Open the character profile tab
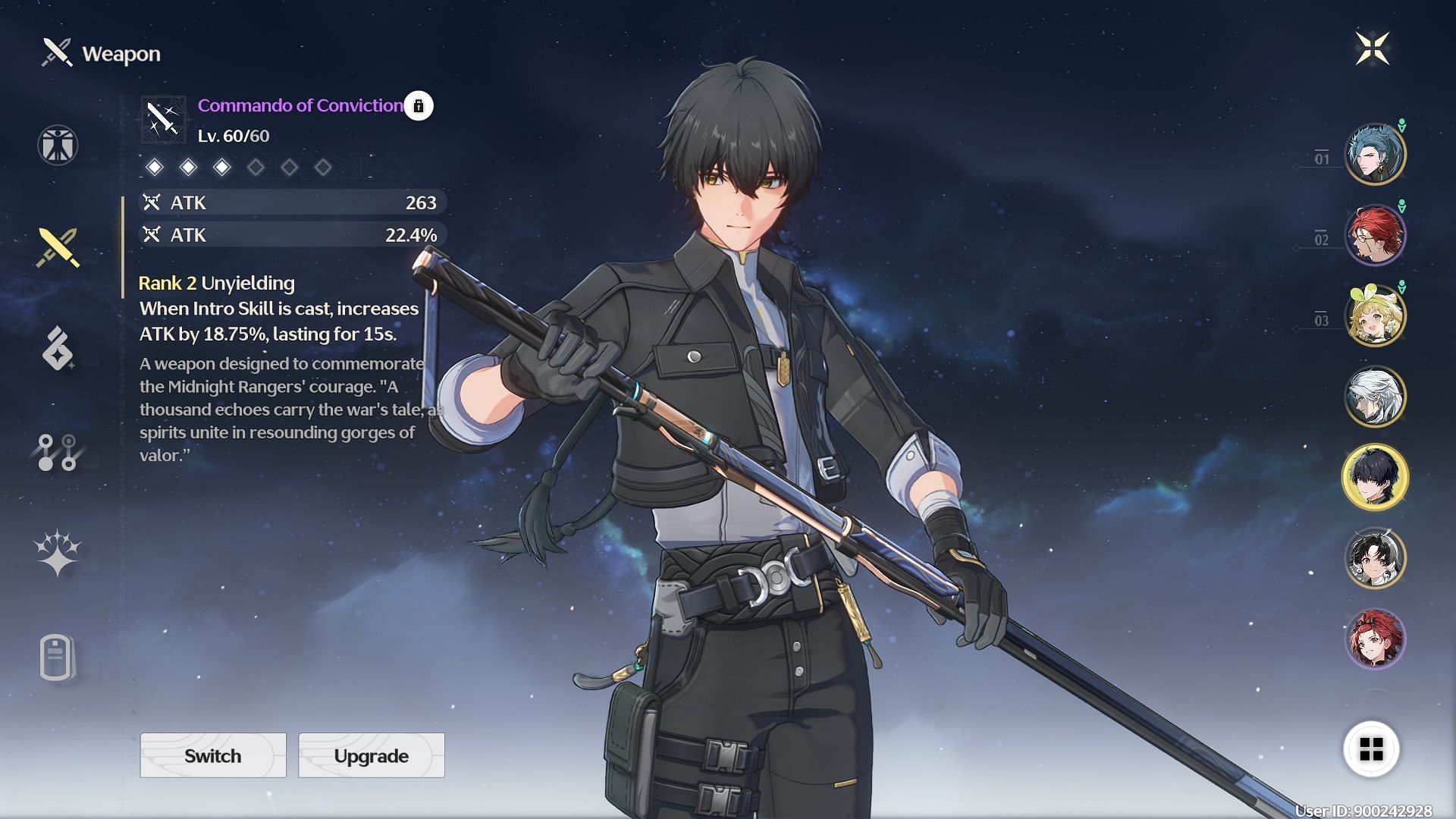 [58, 657]
